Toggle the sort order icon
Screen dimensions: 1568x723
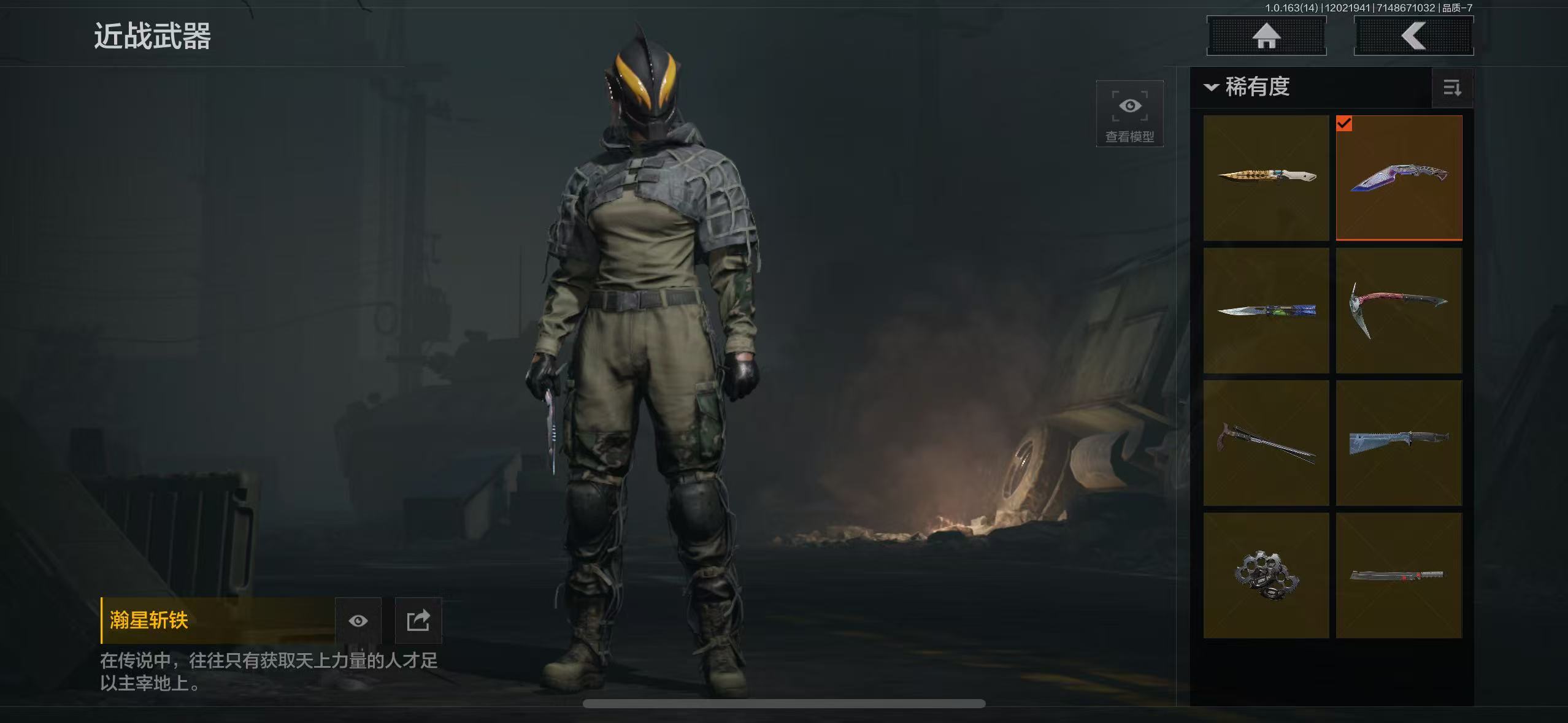[1451, 88]
